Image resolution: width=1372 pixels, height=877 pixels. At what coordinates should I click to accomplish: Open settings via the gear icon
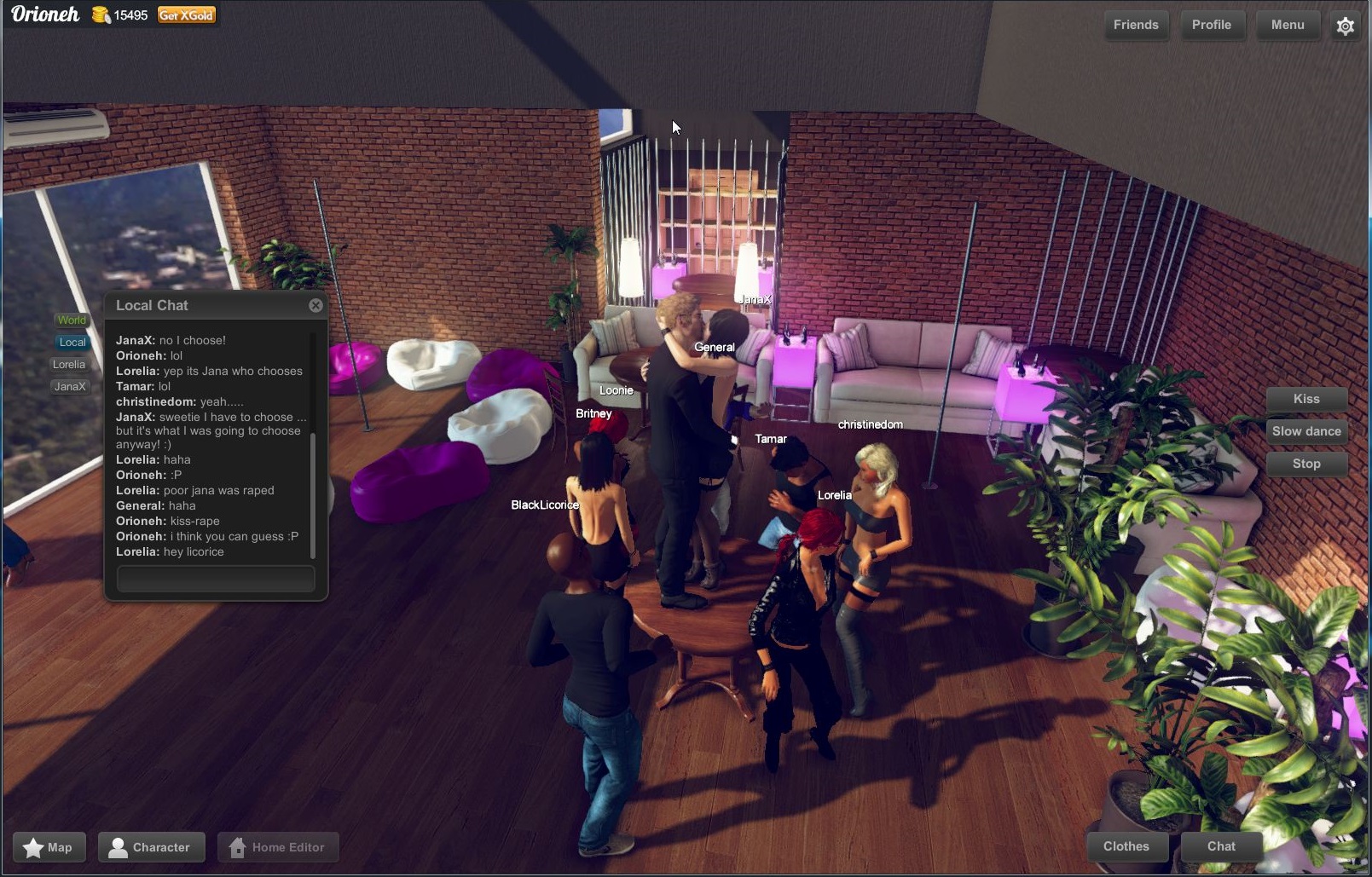pyautogui.click(x=1345, y=26)
